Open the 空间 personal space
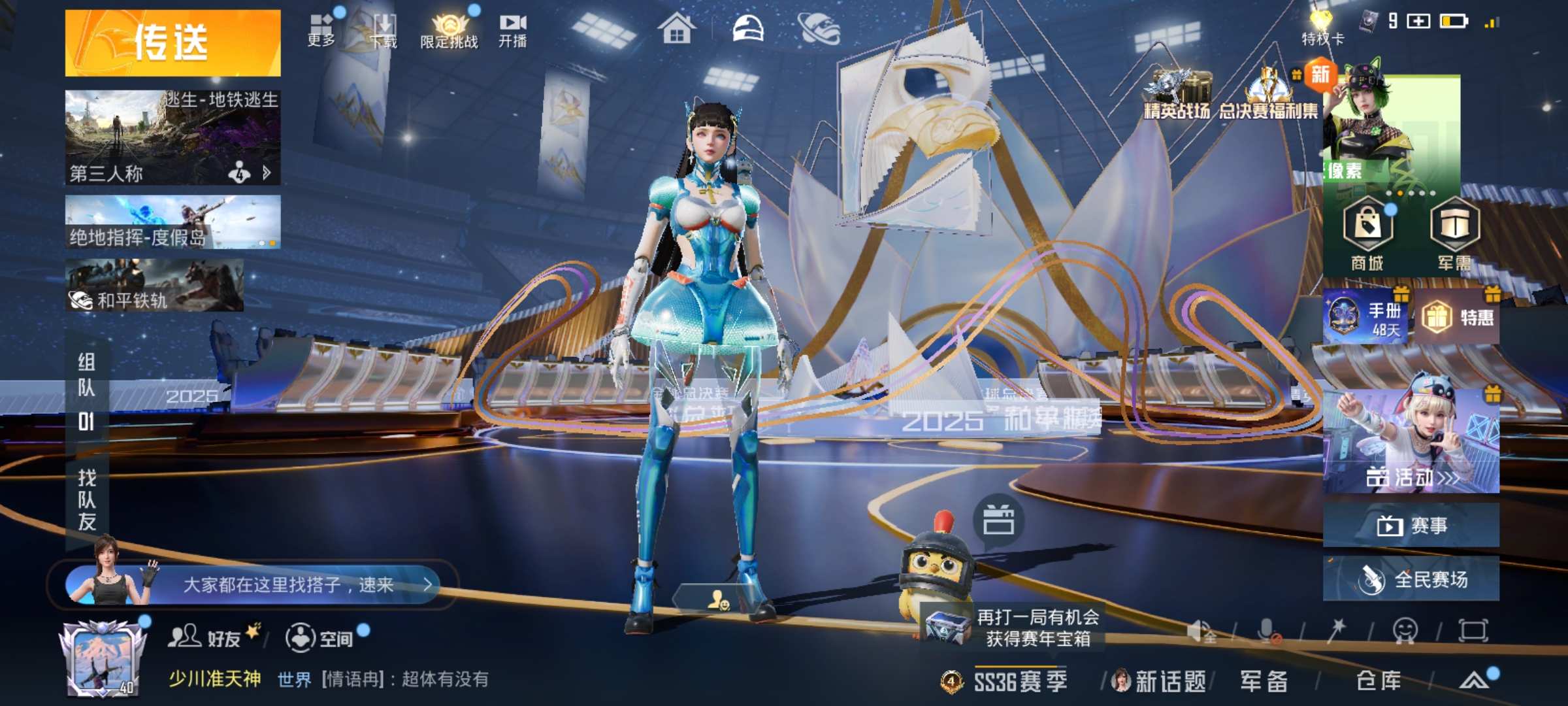 [321, 637]
